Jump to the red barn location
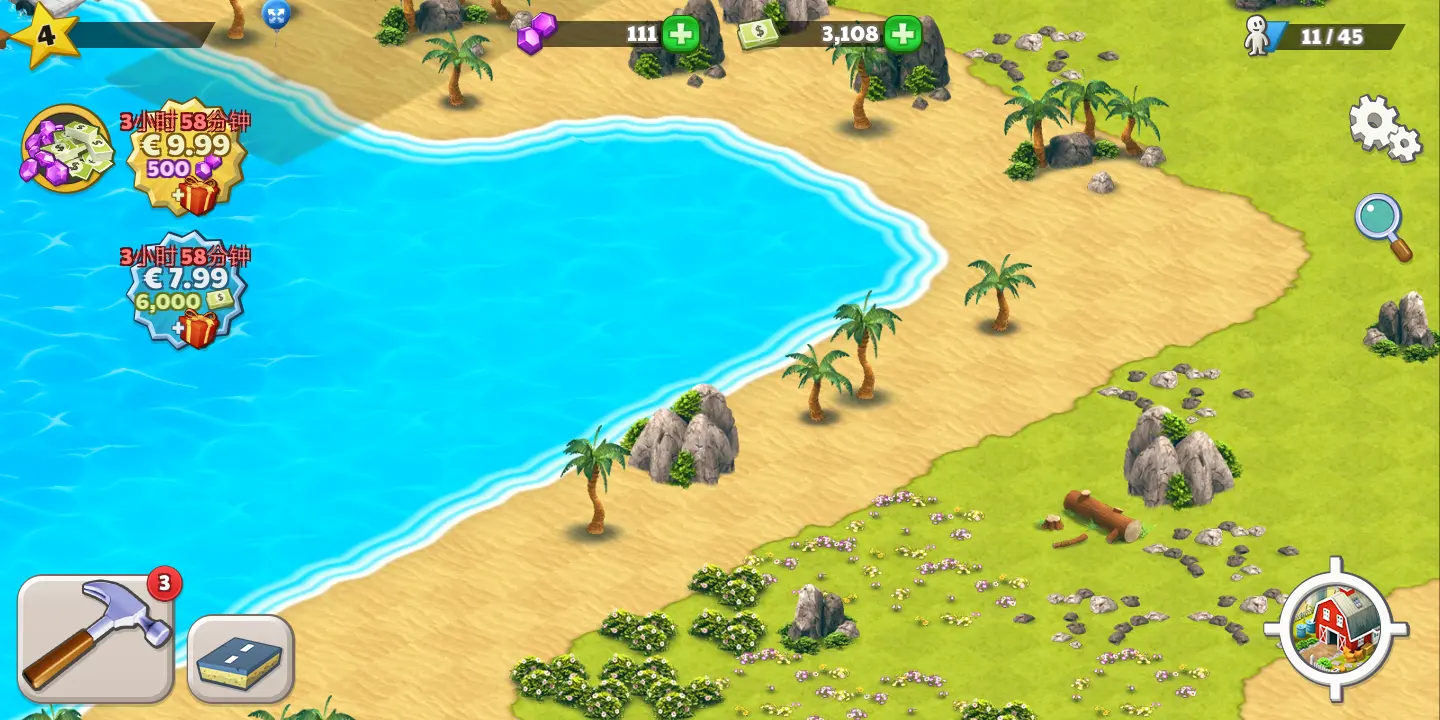1440x720 pixels. [x=1336, y=629]
